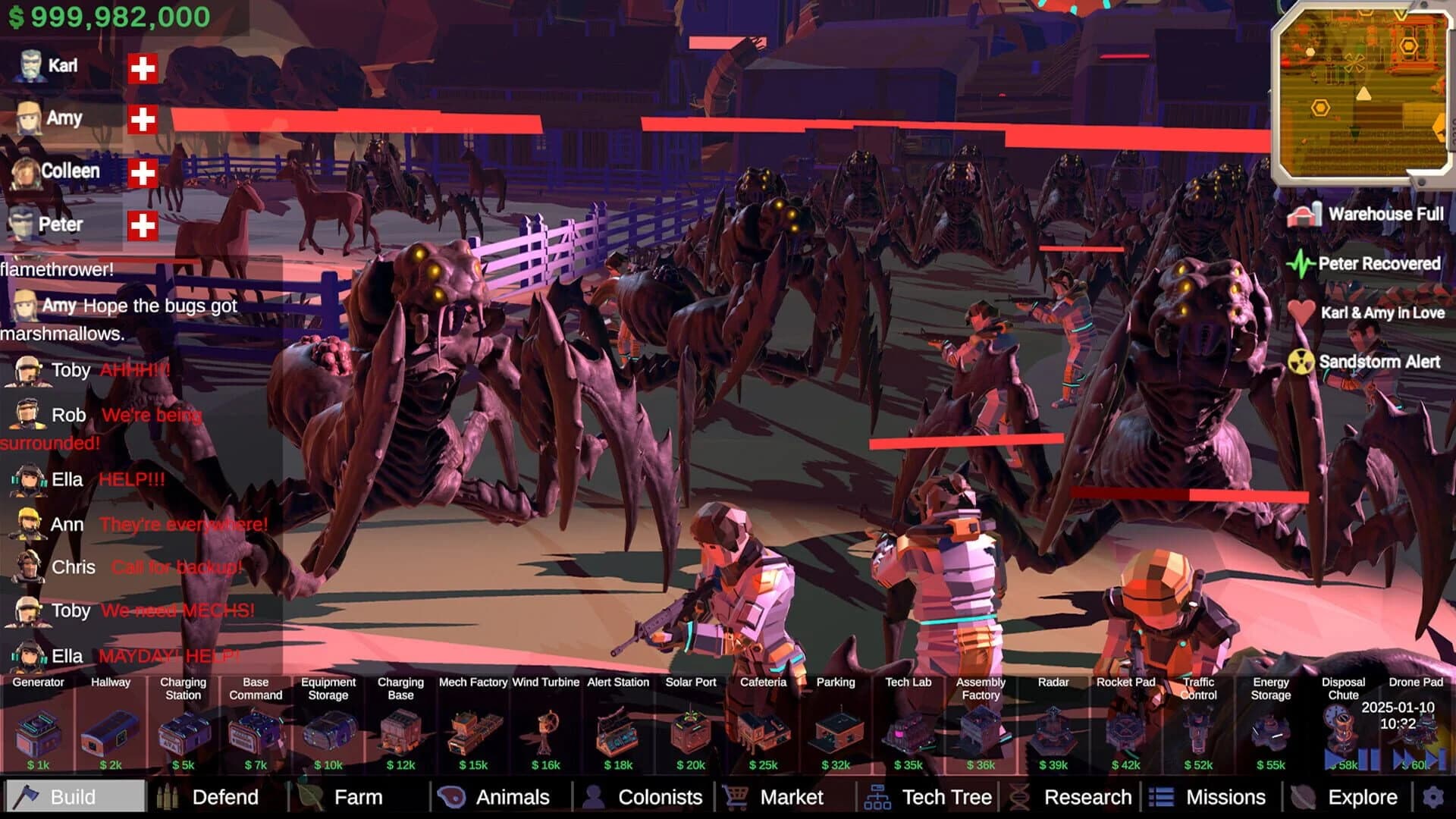Open the Tech Tree menu
Viewport: 1456px width, 819px height.
point(946,797)
